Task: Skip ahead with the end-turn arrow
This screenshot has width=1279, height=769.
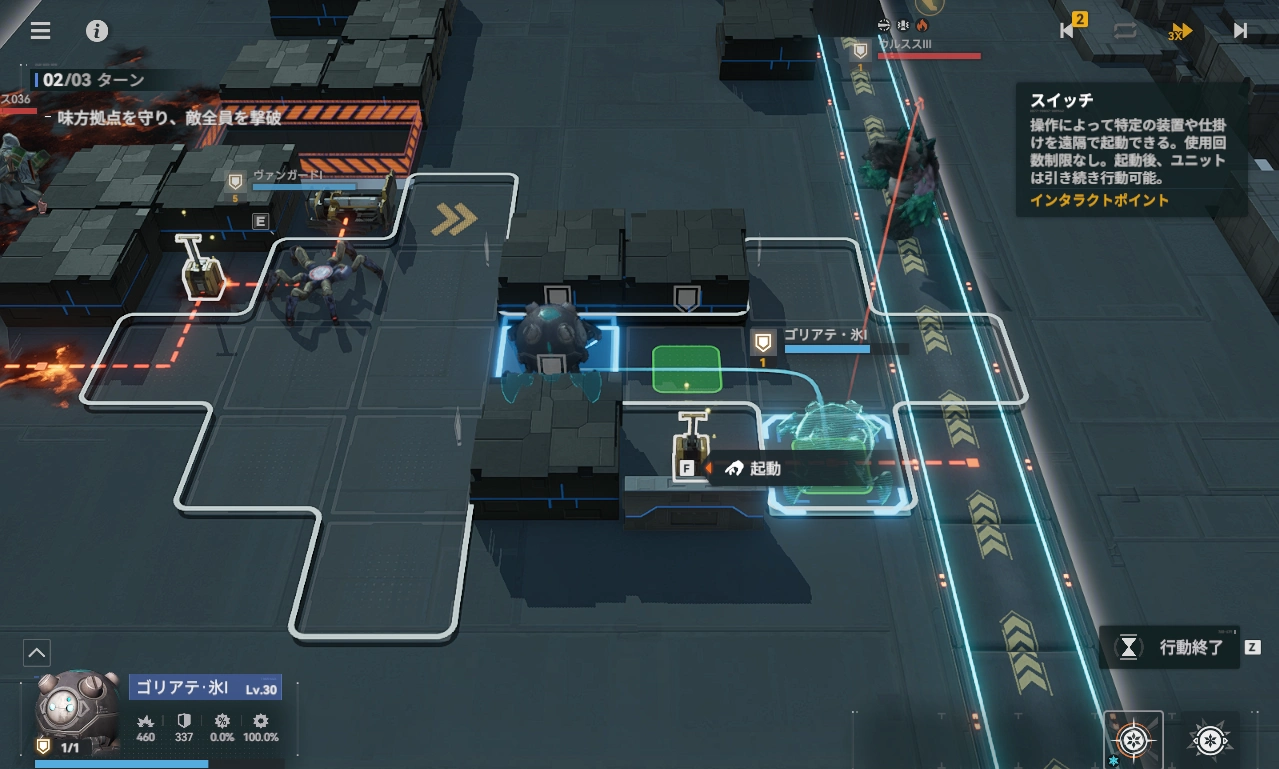Action: click(x=1240, y=31)
